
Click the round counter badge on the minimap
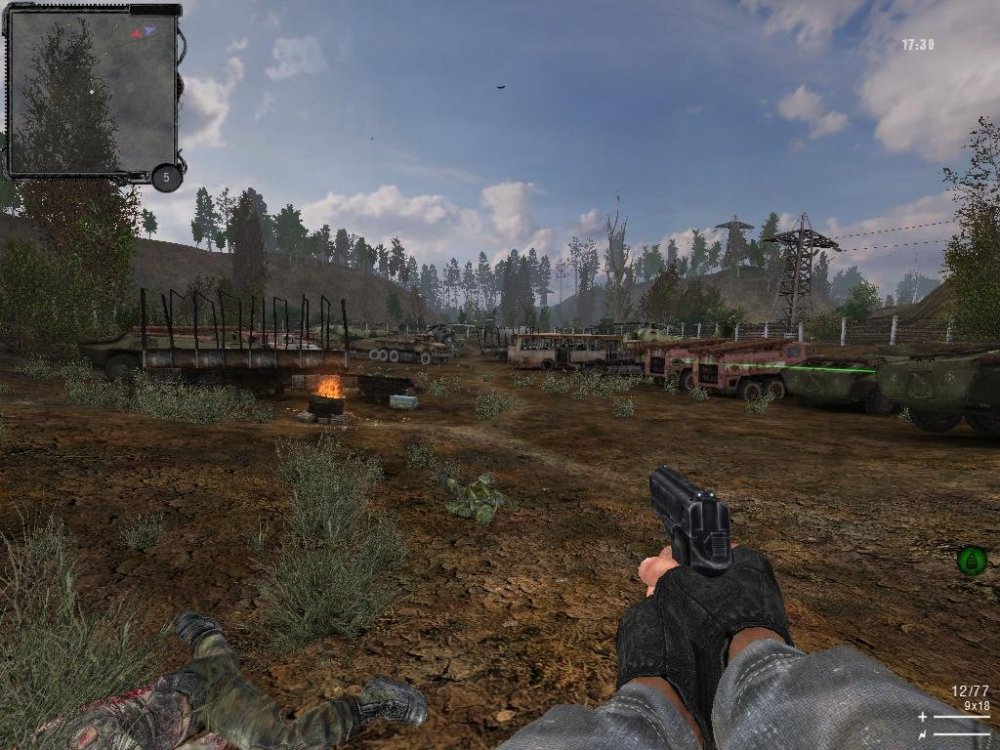pos(167,178)
